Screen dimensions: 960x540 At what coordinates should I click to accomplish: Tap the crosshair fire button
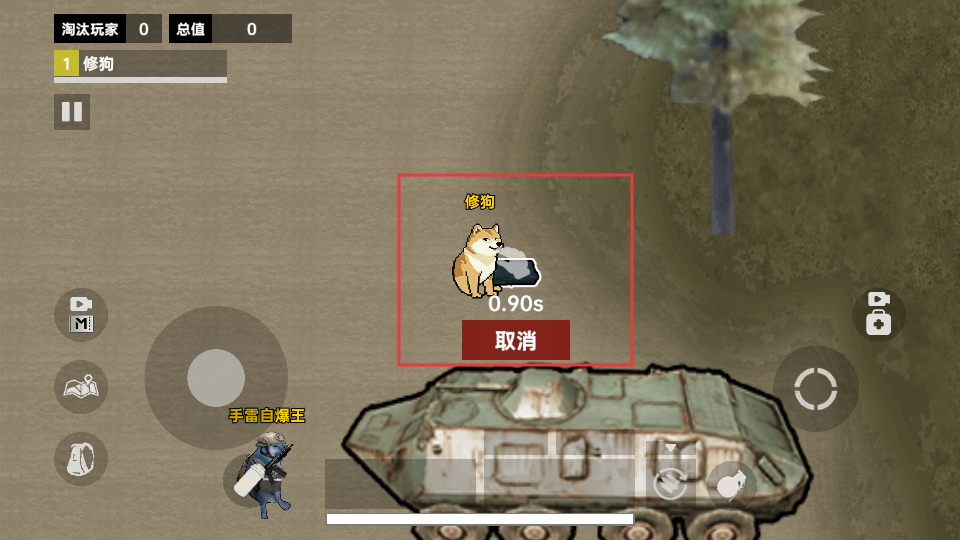pyautogui.click(x=815, y=389)
